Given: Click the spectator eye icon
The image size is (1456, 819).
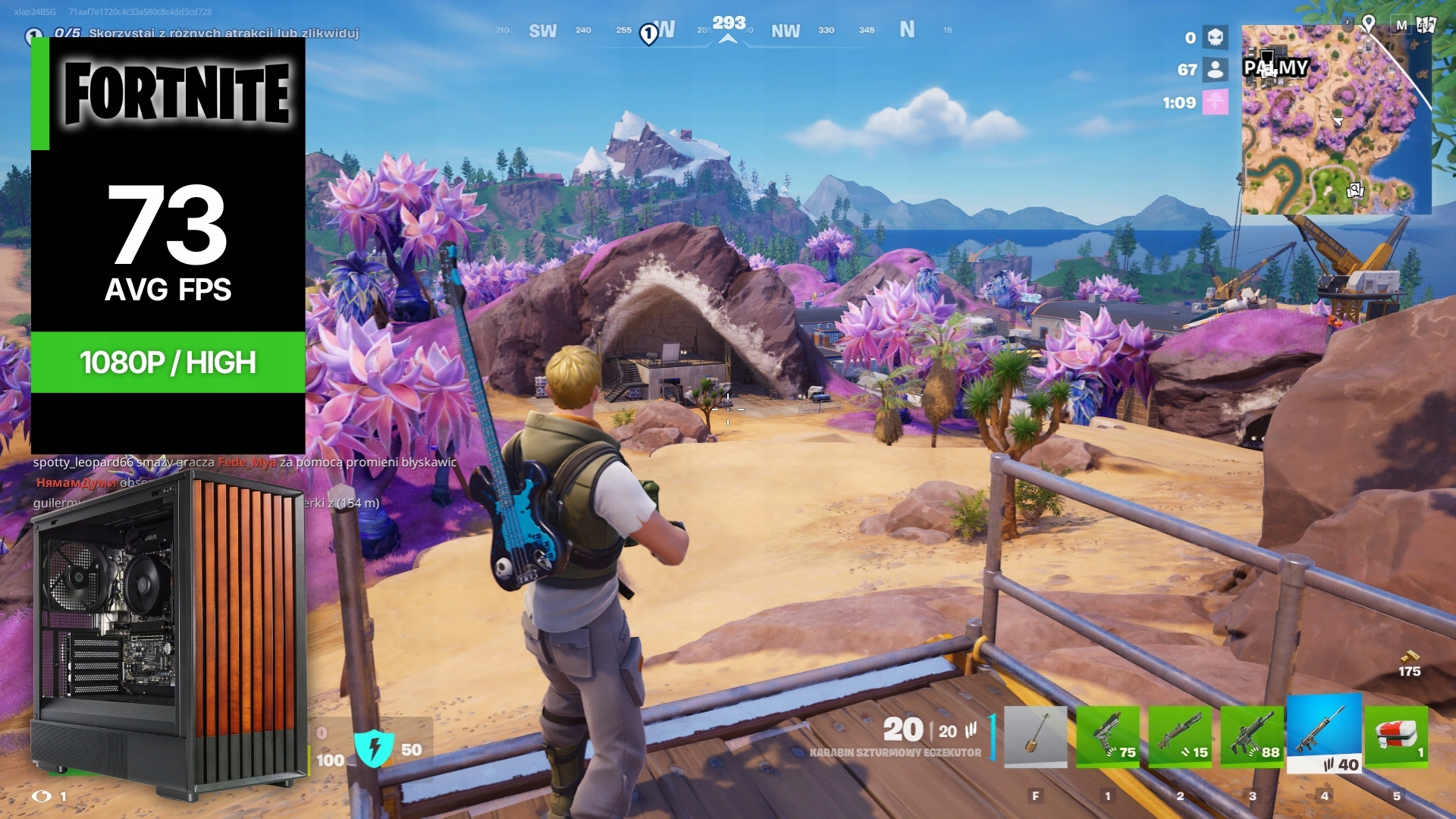Looking at the screenshot, I should click(x=42, y=795).
